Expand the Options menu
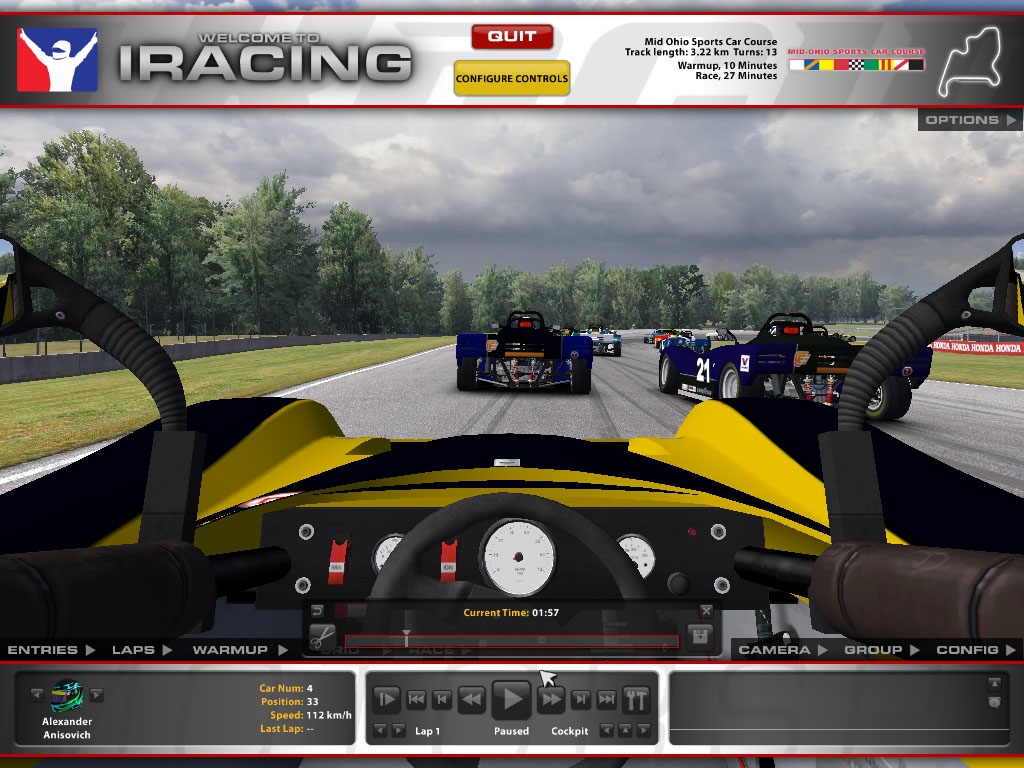The height and width of the screenshot is (768, 1024). coord(969,120)
